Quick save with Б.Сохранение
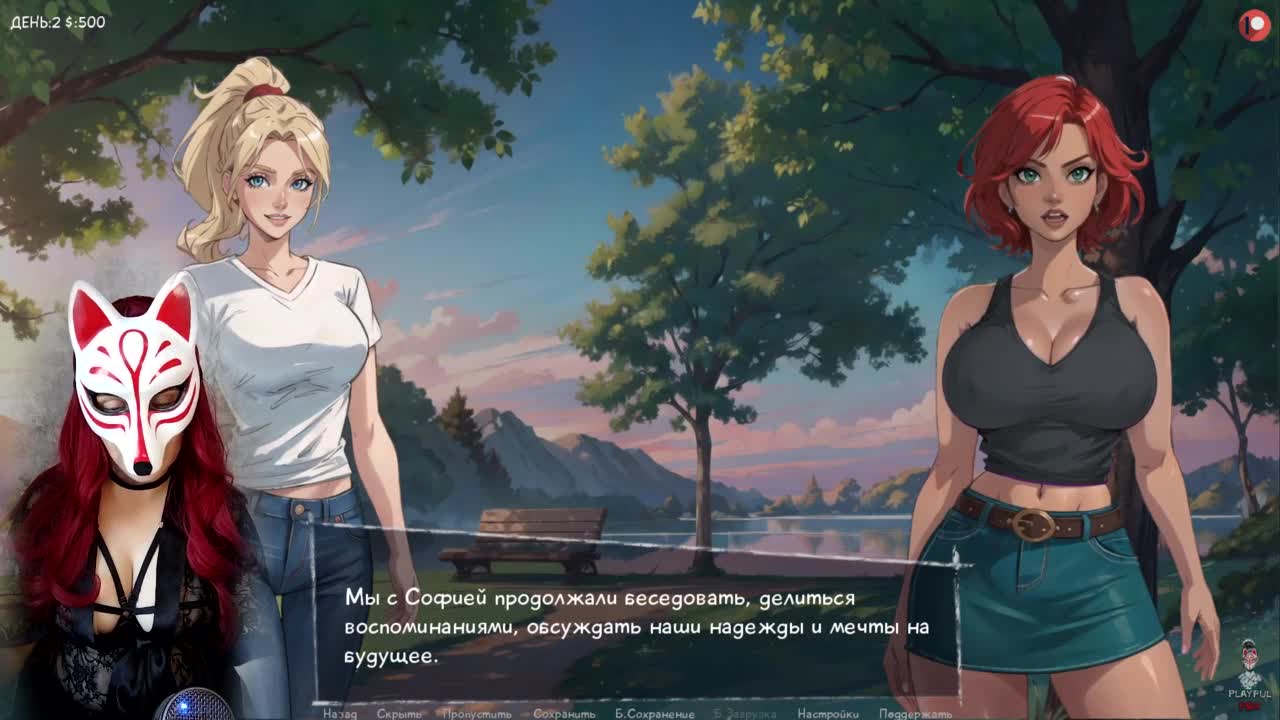Screen dimensions: 1280x720 (655, 714)
